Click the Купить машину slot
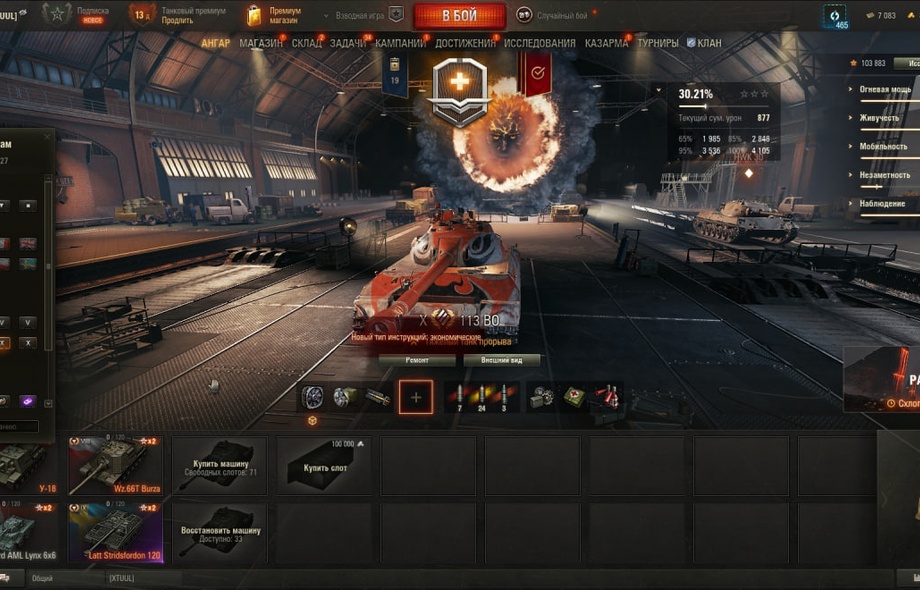This screenshot has height=590, width=920. click(220, 465)
